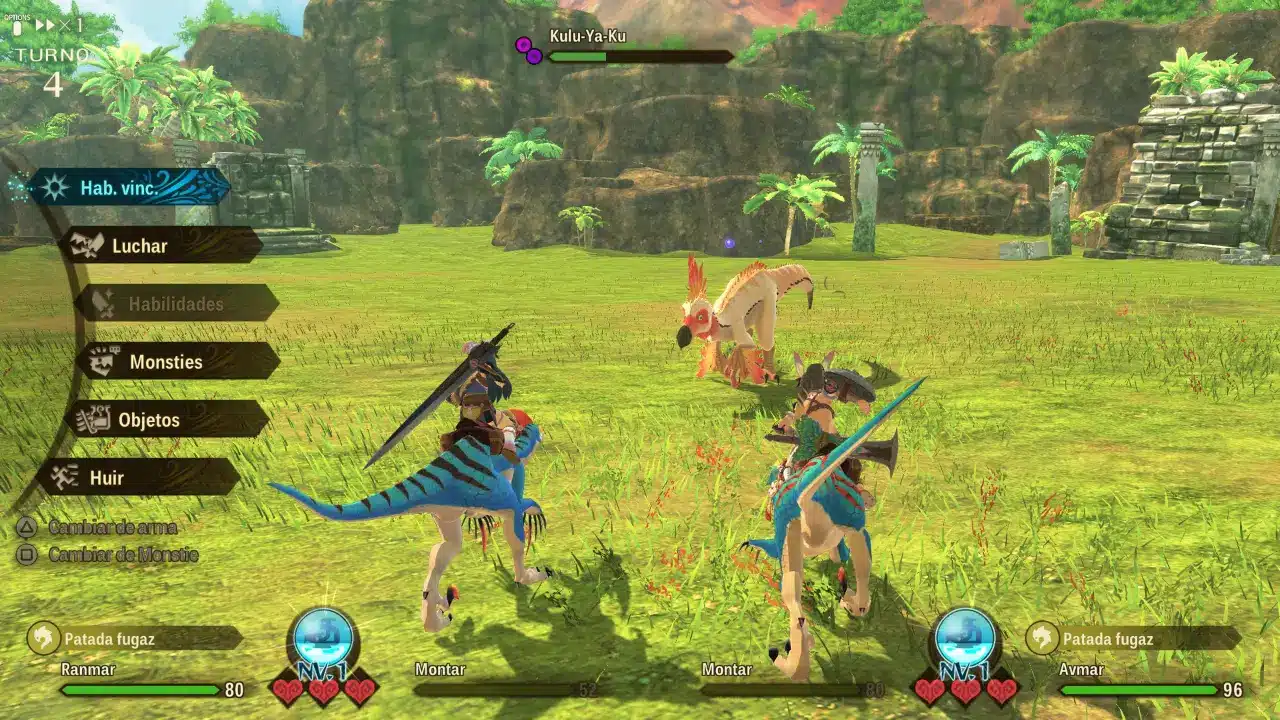Select Ranmar's Patada fugaz skill label
Viewport: 1280px width, 720px height.
coord(134,638)
